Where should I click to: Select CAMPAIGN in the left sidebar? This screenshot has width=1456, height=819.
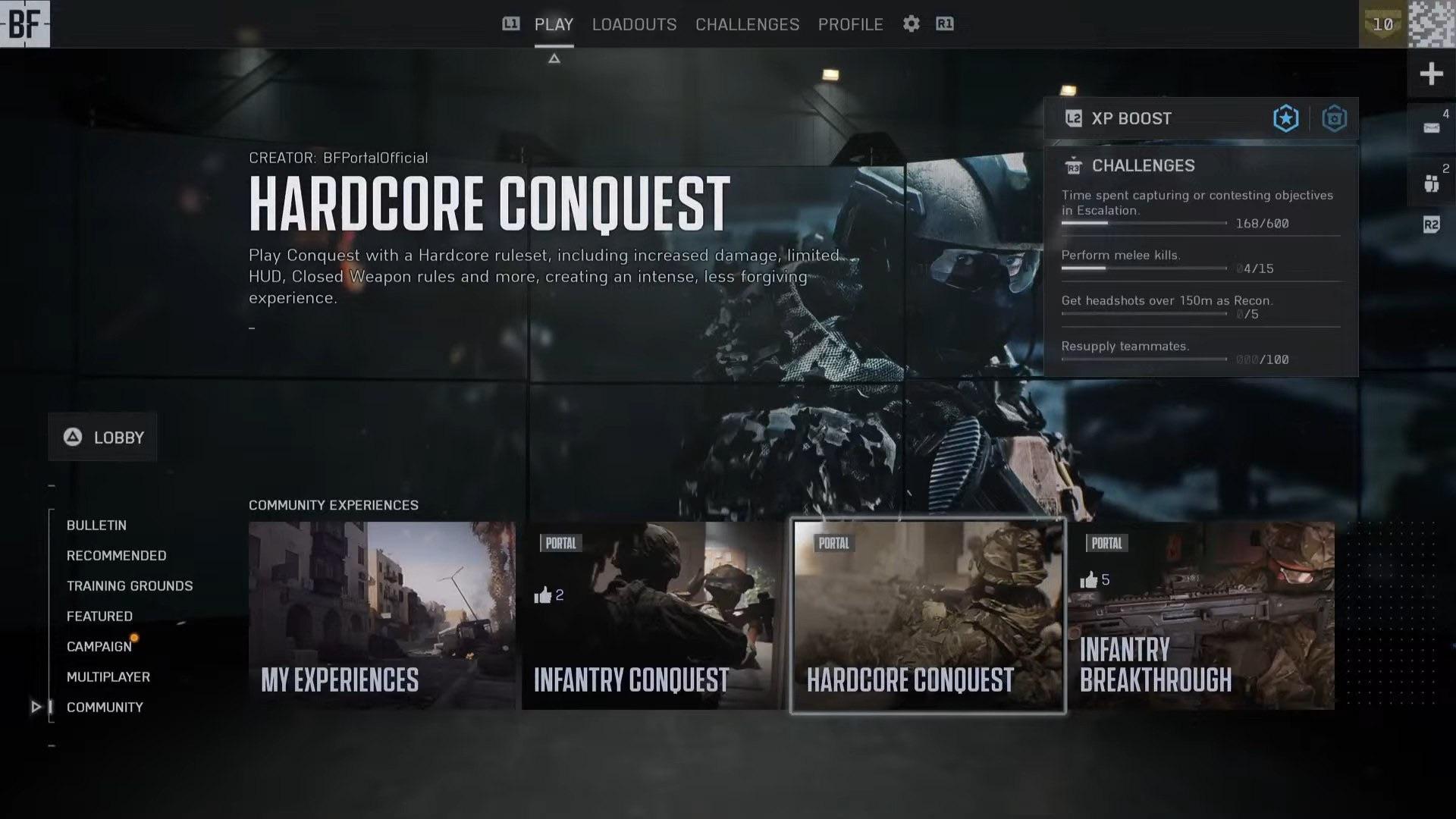(99, 646)
